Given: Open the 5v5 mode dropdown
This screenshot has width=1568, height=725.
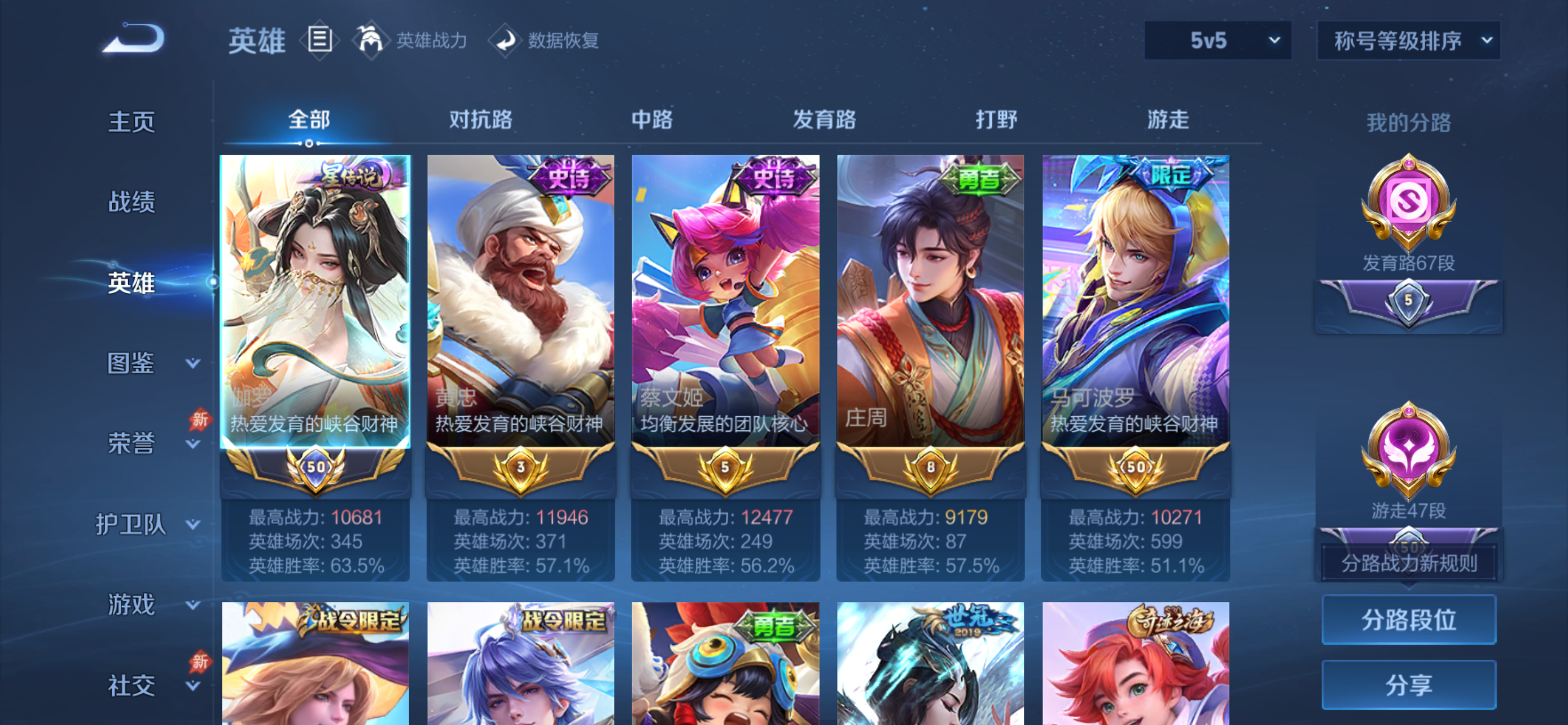Looking at the screenshot, I should pos(1217,41).
